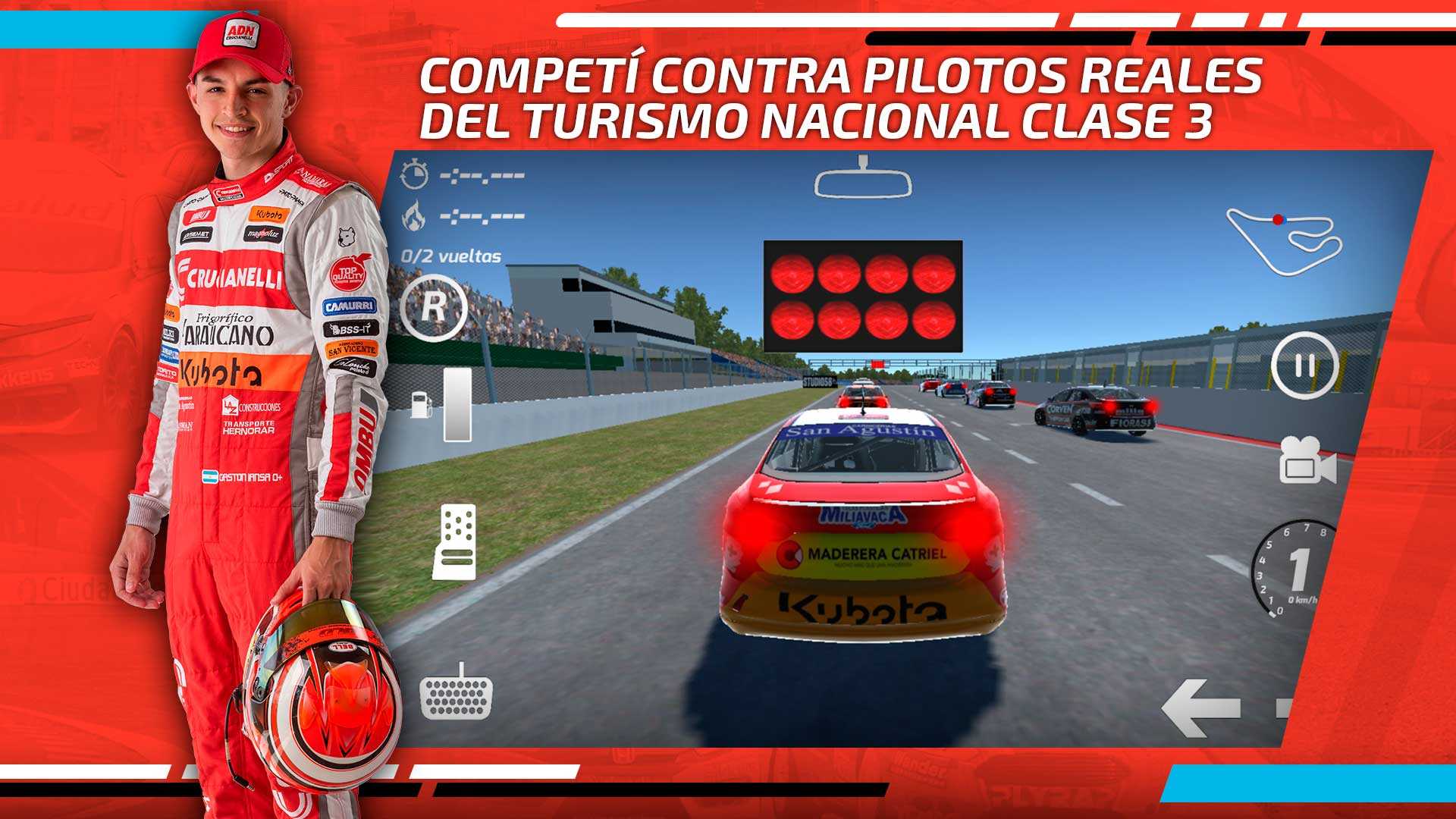Screen dimensions: 1456x819
Task: Switch the camera view
Action: click(x=1307, y=460)
